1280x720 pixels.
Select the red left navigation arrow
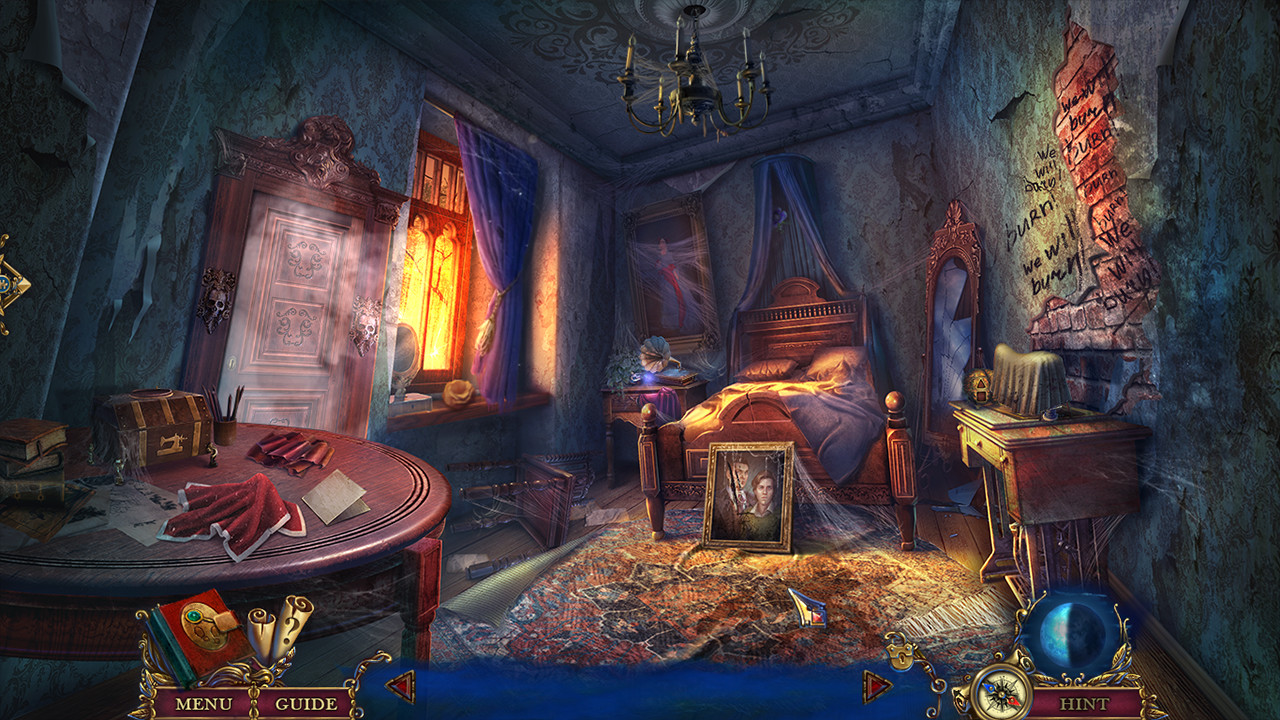click(399, 686)
